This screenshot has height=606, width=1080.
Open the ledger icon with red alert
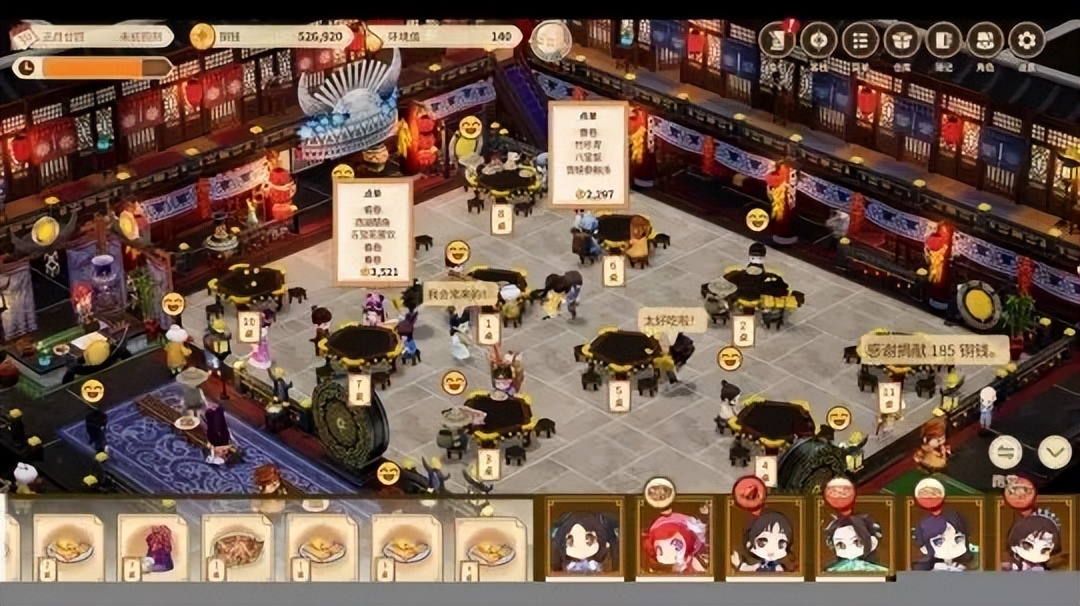pos(777,41)
